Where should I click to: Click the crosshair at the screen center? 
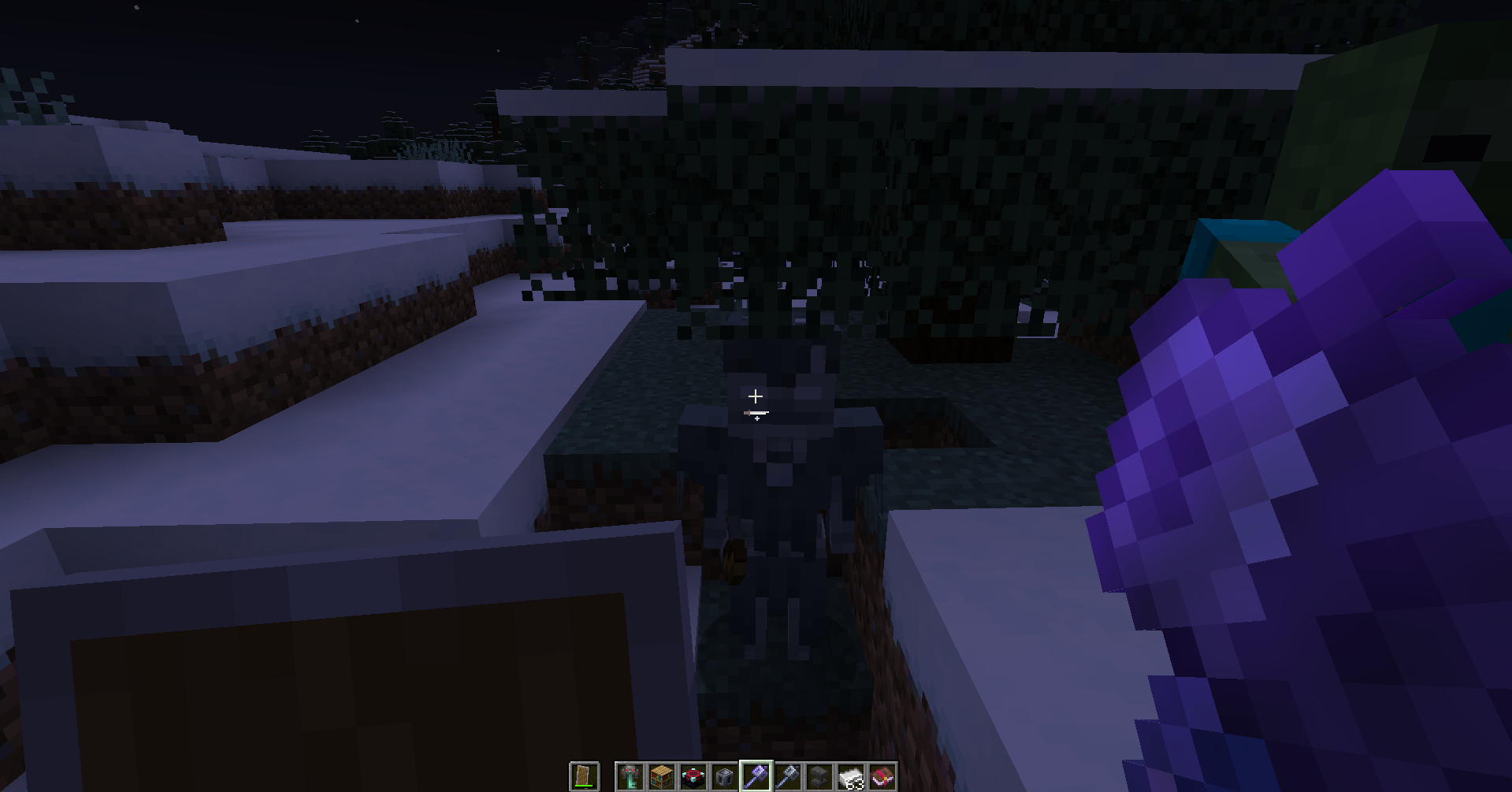[x=756, y=396]
